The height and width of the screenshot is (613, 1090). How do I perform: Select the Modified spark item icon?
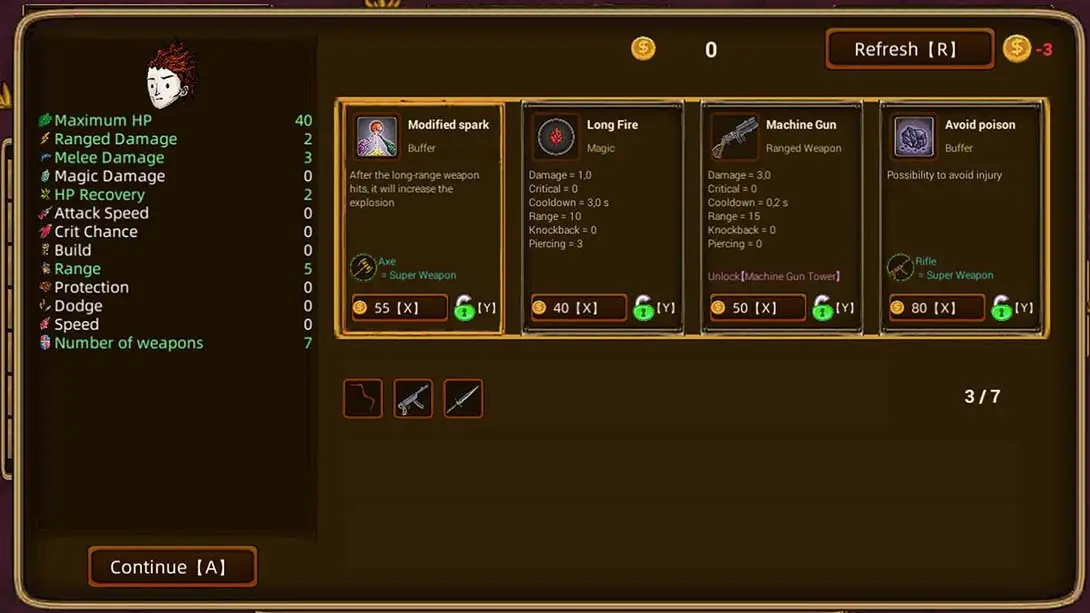pos(376,137)
